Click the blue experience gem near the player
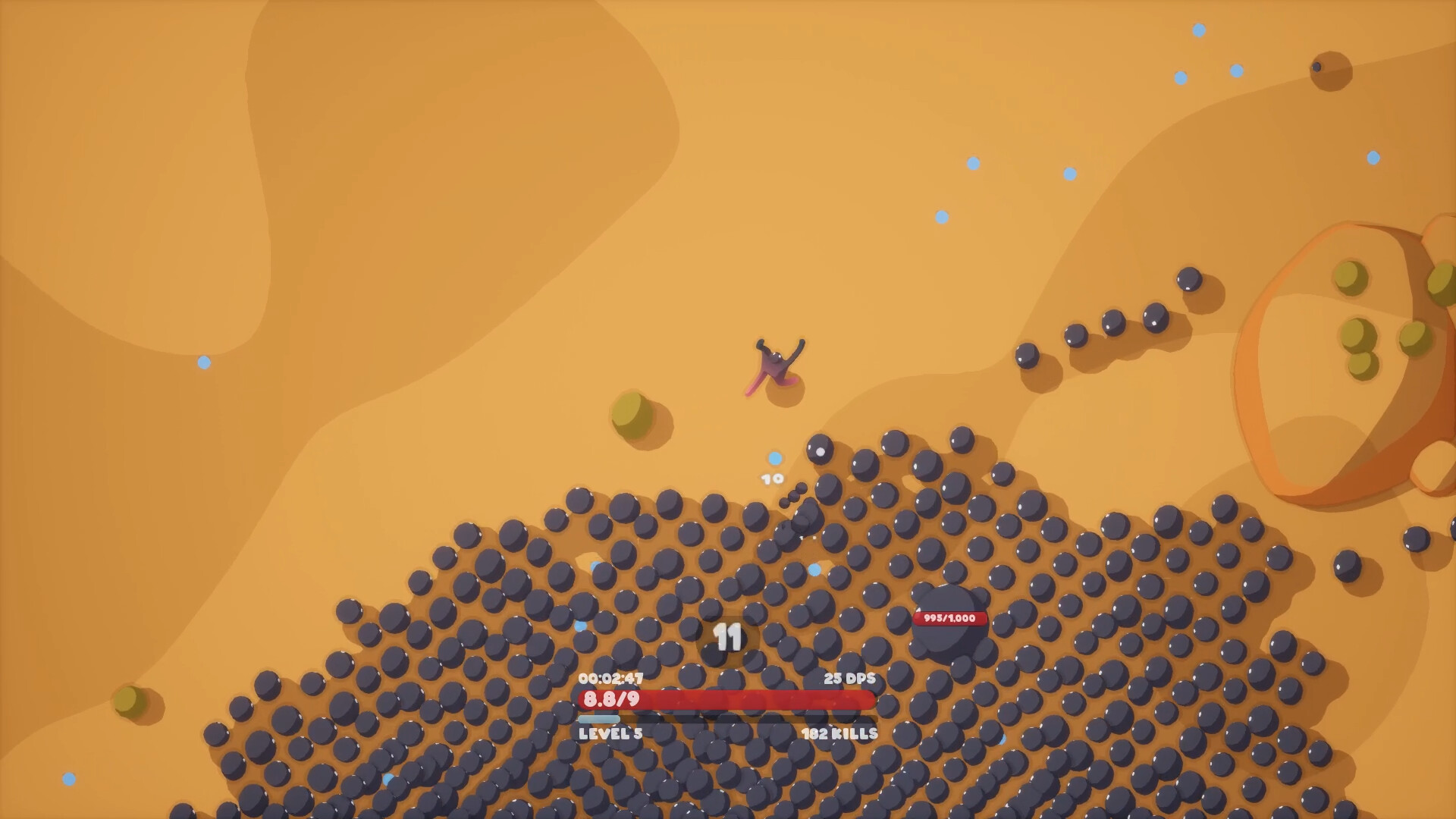 point(773,457)
